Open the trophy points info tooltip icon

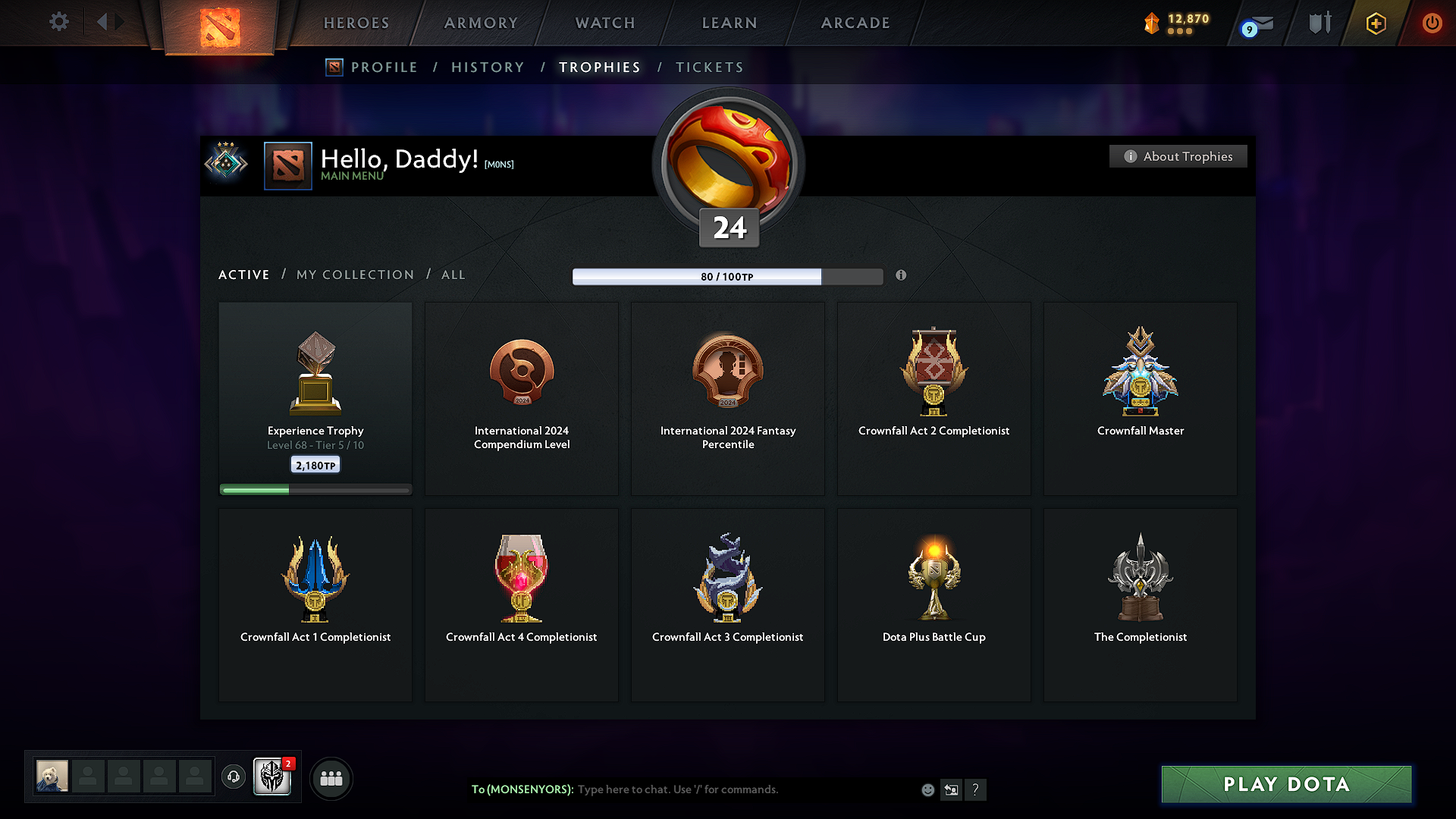[x=902, y=276]
